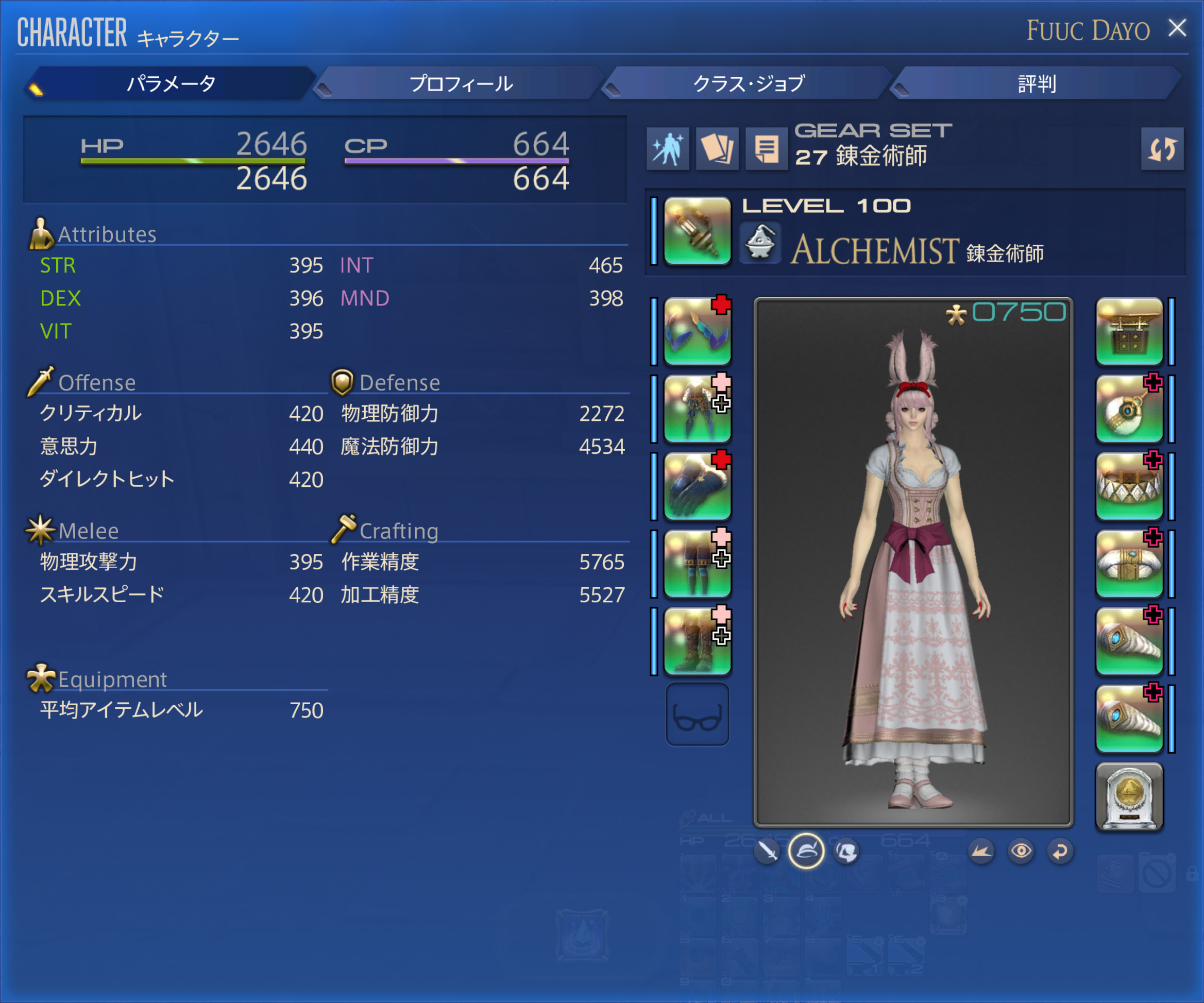This screenshot has height=1003, width=1204.
Task: Click the empty glasses facewear slot
Action: 697,715
